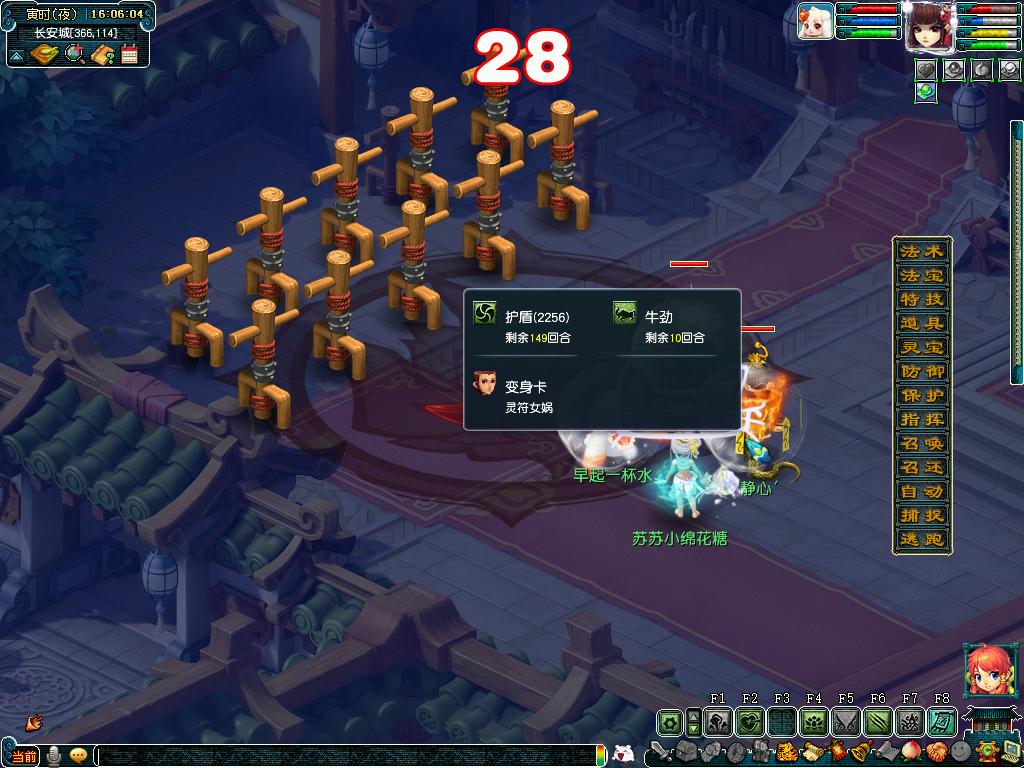Viewport: 1024px width, 768px height.
Task: Open the 法术 (spells) battle command
Action: point(921,252)
